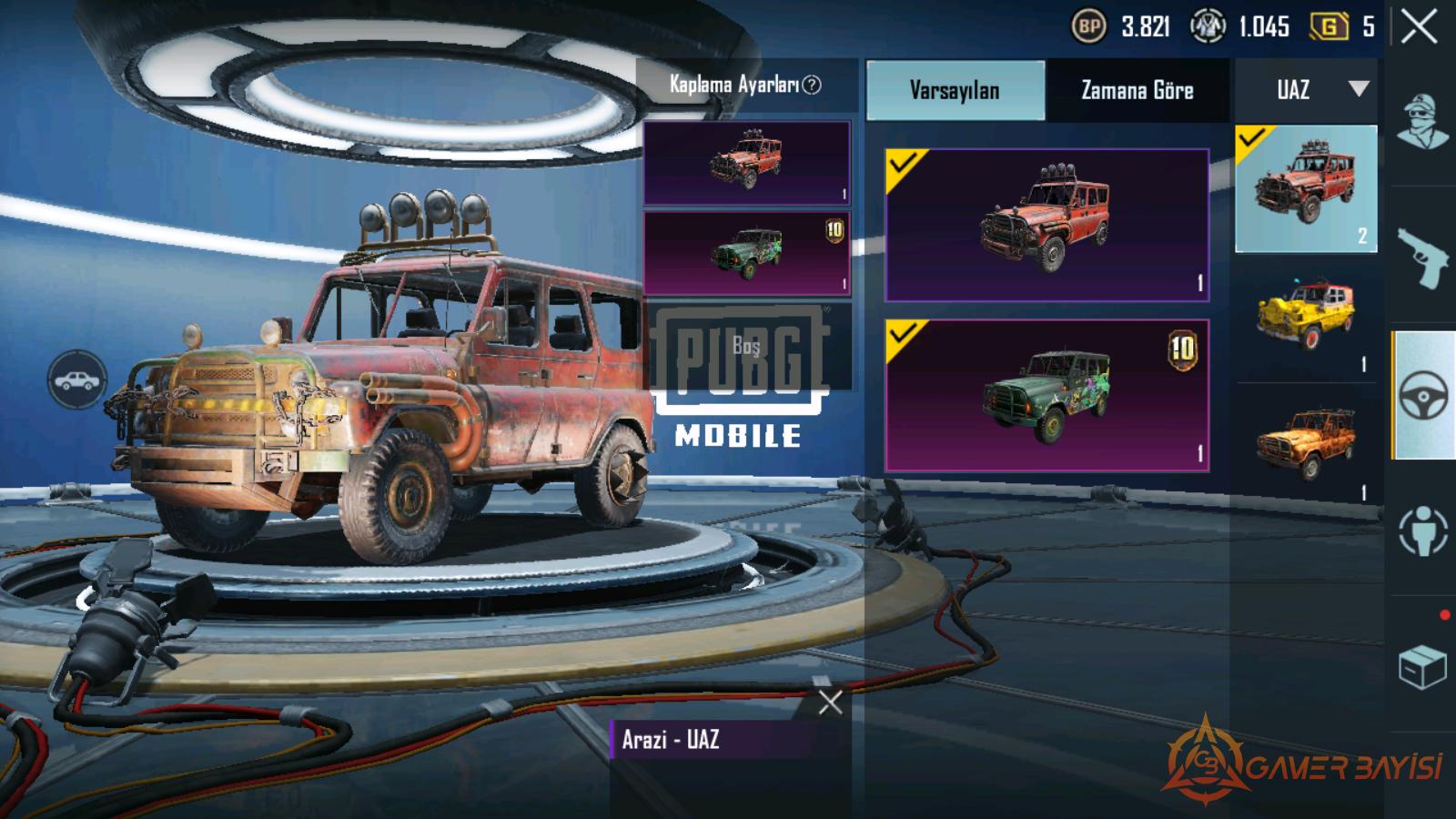Select the checked red UAZ thumbnail in the side column
The image size is (1456, 819).
click(x=1306, y=189)
